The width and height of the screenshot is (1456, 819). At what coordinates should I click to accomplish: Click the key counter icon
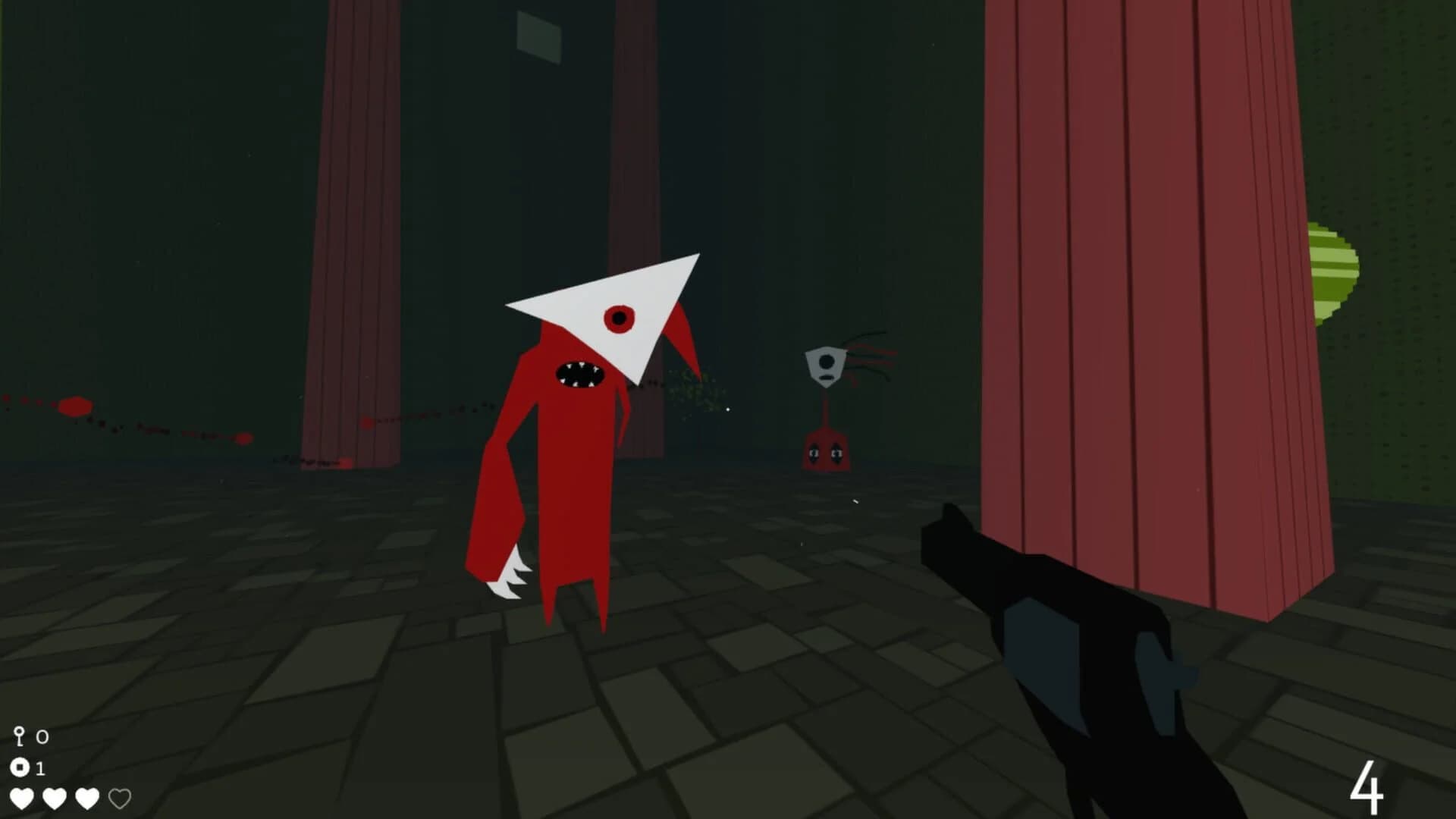(20, 736)
